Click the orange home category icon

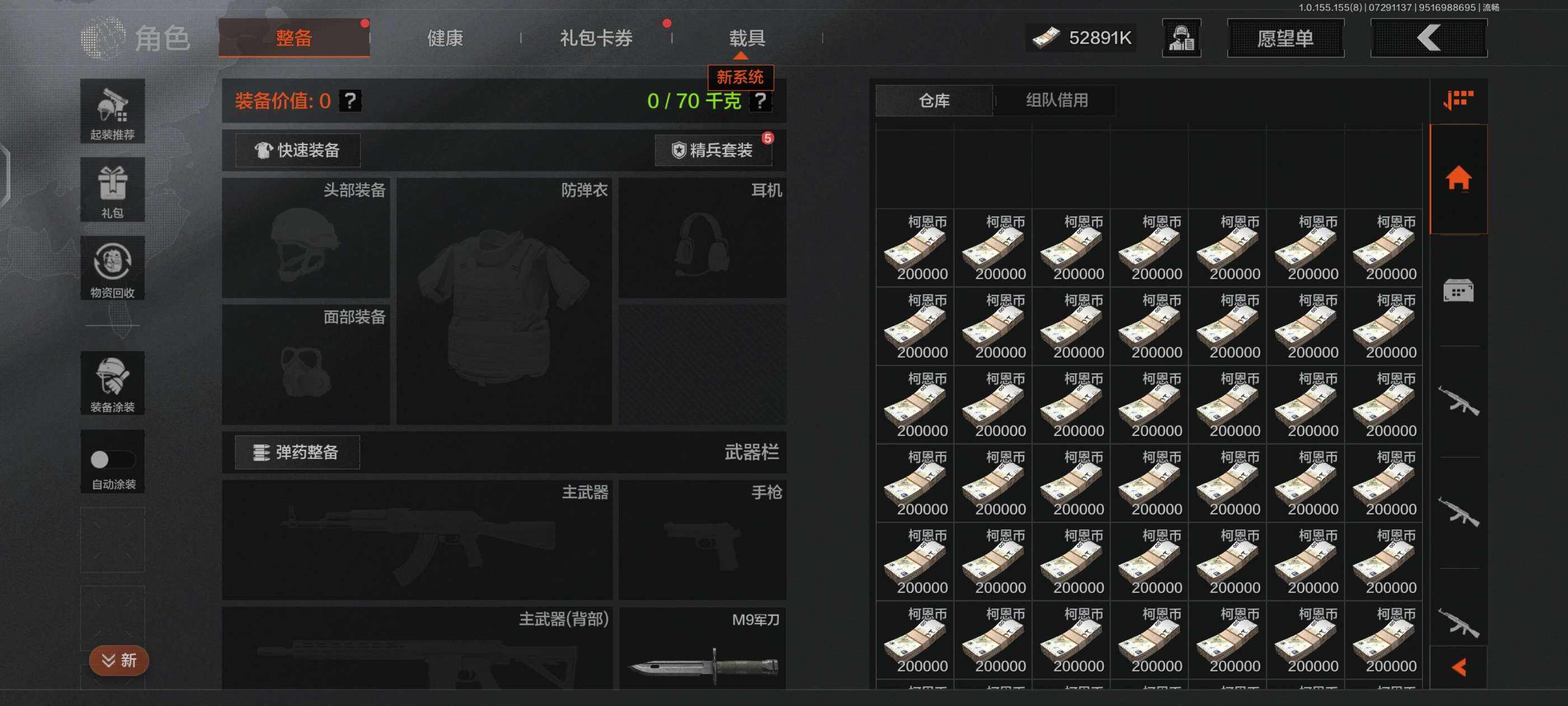pos(1458,179)
